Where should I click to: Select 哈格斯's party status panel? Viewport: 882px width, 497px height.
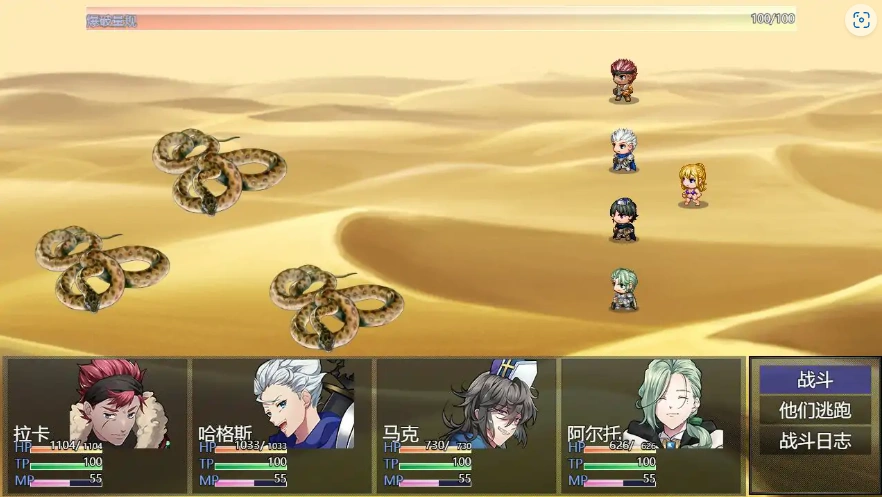(x=281, y=425)
